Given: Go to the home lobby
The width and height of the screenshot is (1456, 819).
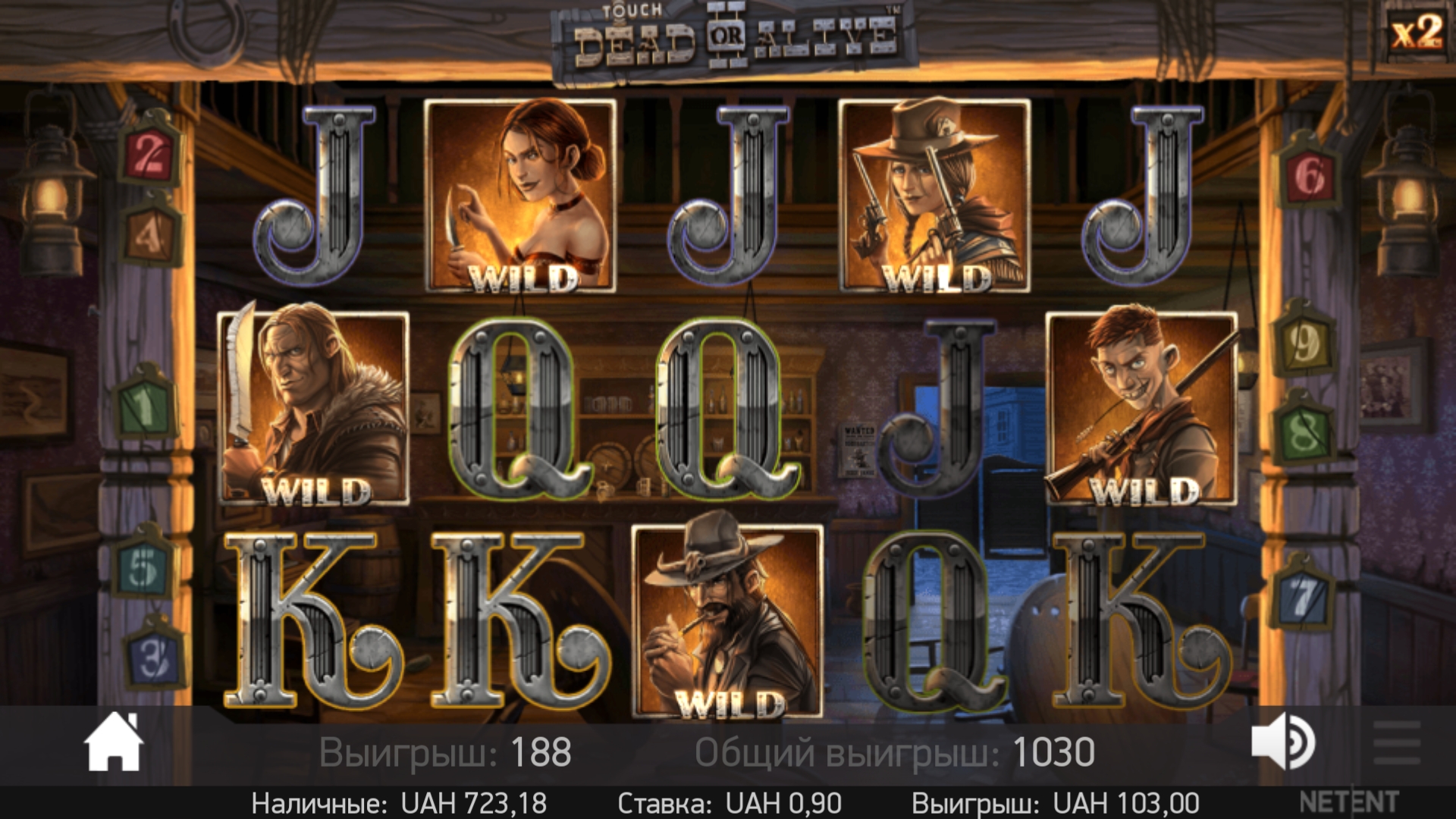Looking at the screenshot, I should tap(114, 743).
